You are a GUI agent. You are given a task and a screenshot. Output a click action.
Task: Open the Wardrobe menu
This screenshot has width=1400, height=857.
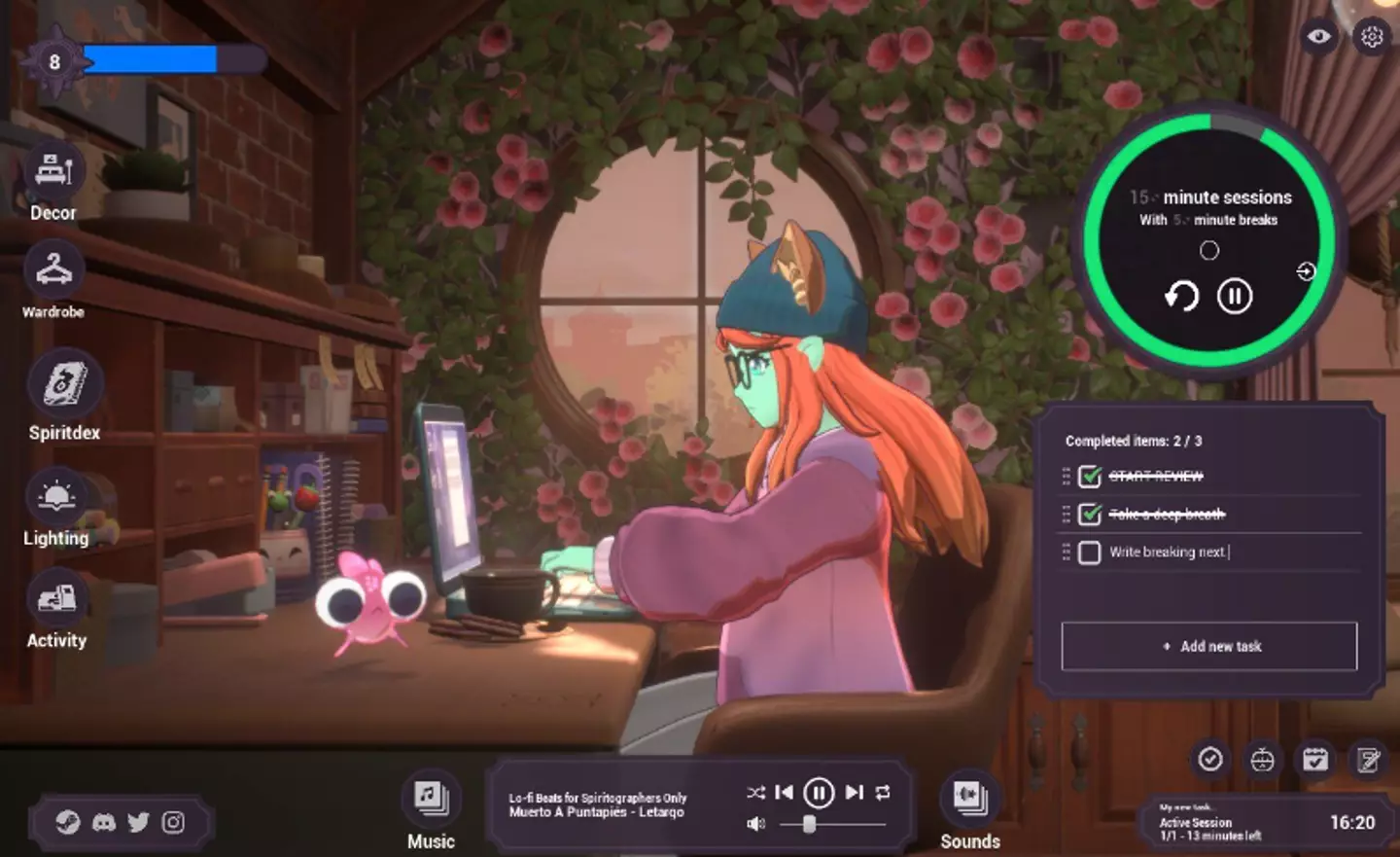pyautogui.click(x=53, y=270)
